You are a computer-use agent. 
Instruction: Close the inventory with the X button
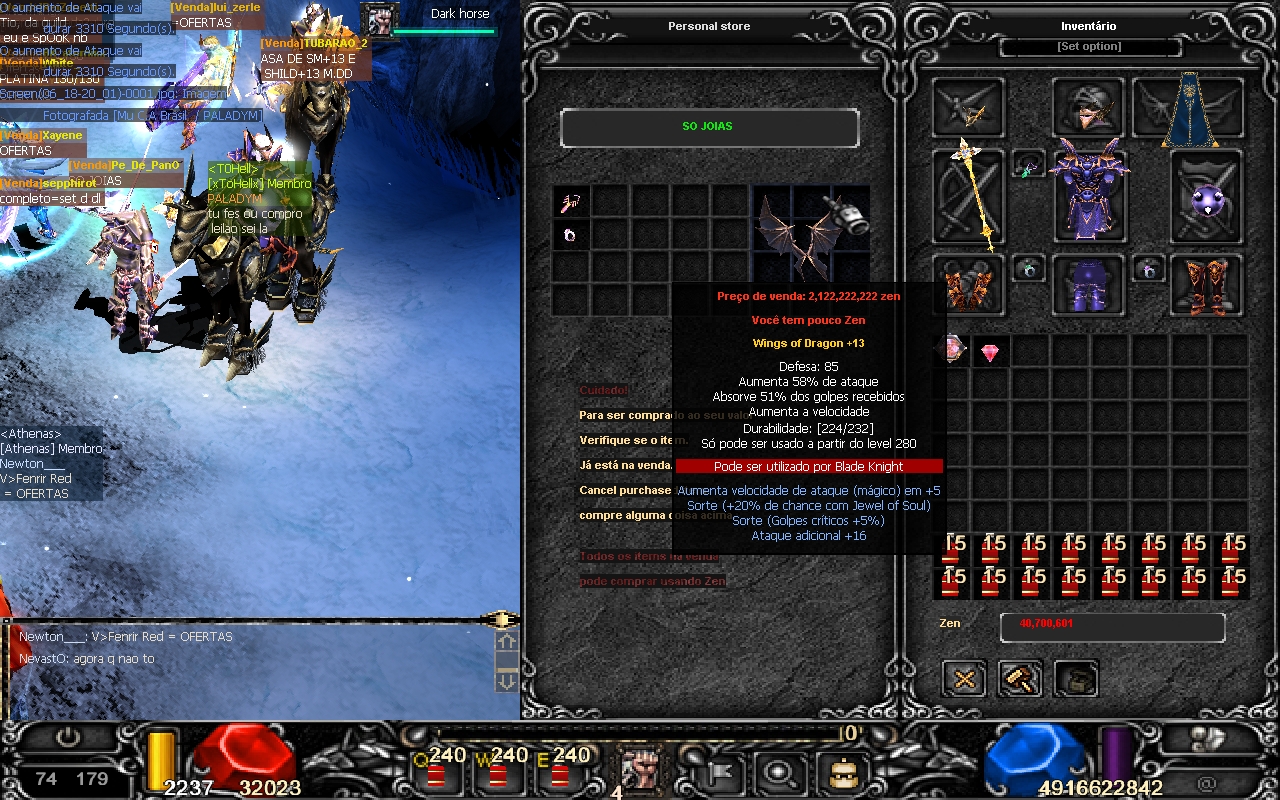coord(965,679)
